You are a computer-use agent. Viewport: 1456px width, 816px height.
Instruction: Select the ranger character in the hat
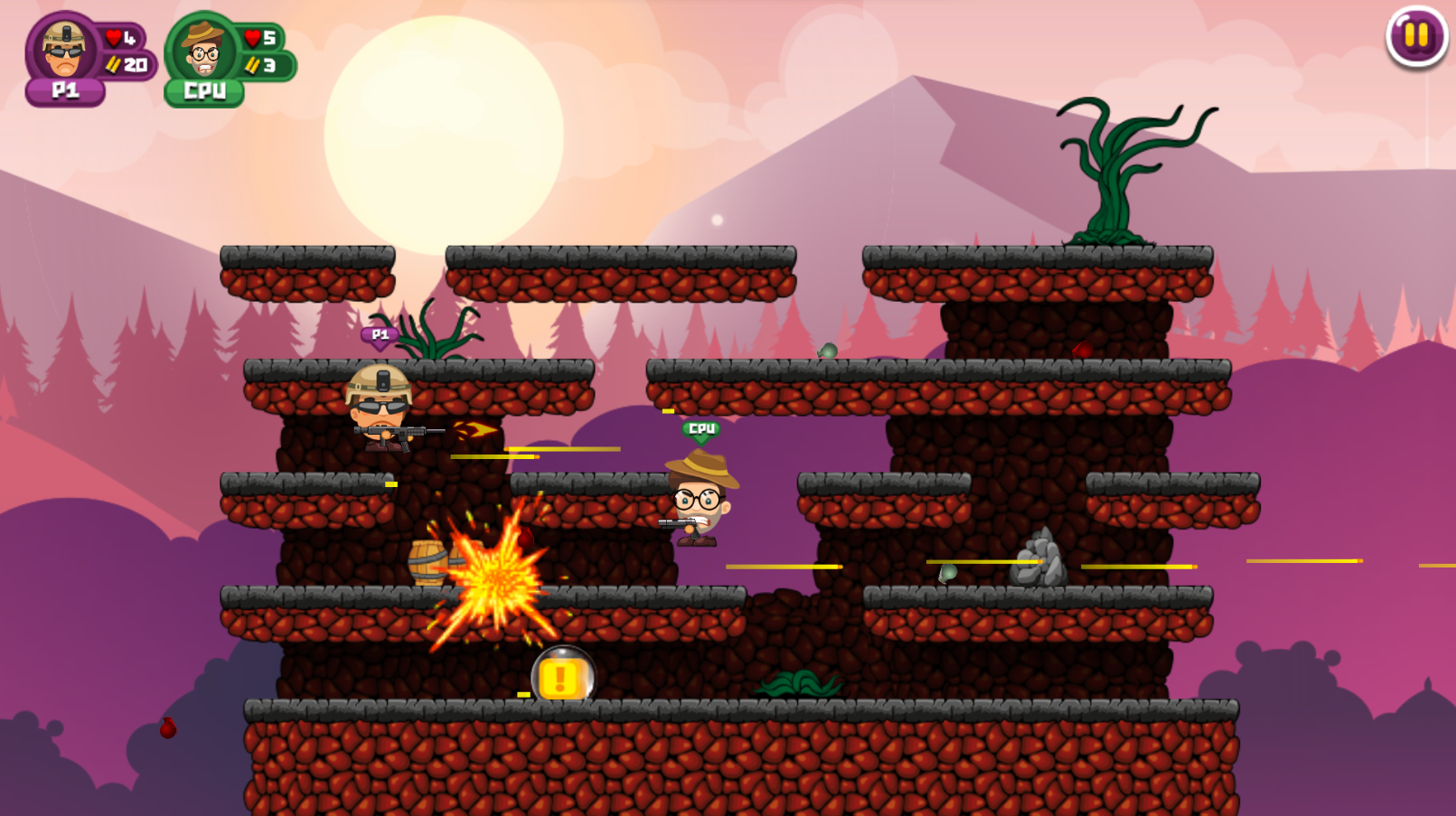pyautogui.click(x=698, y=499)
